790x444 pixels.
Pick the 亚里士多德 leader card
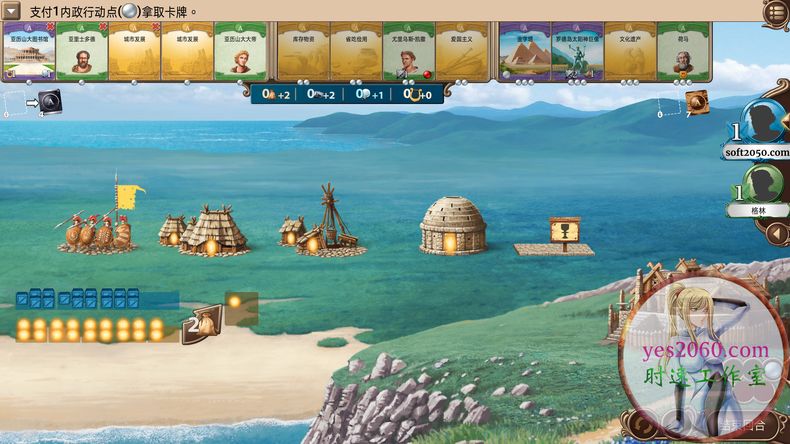click(x=81, y=52)
